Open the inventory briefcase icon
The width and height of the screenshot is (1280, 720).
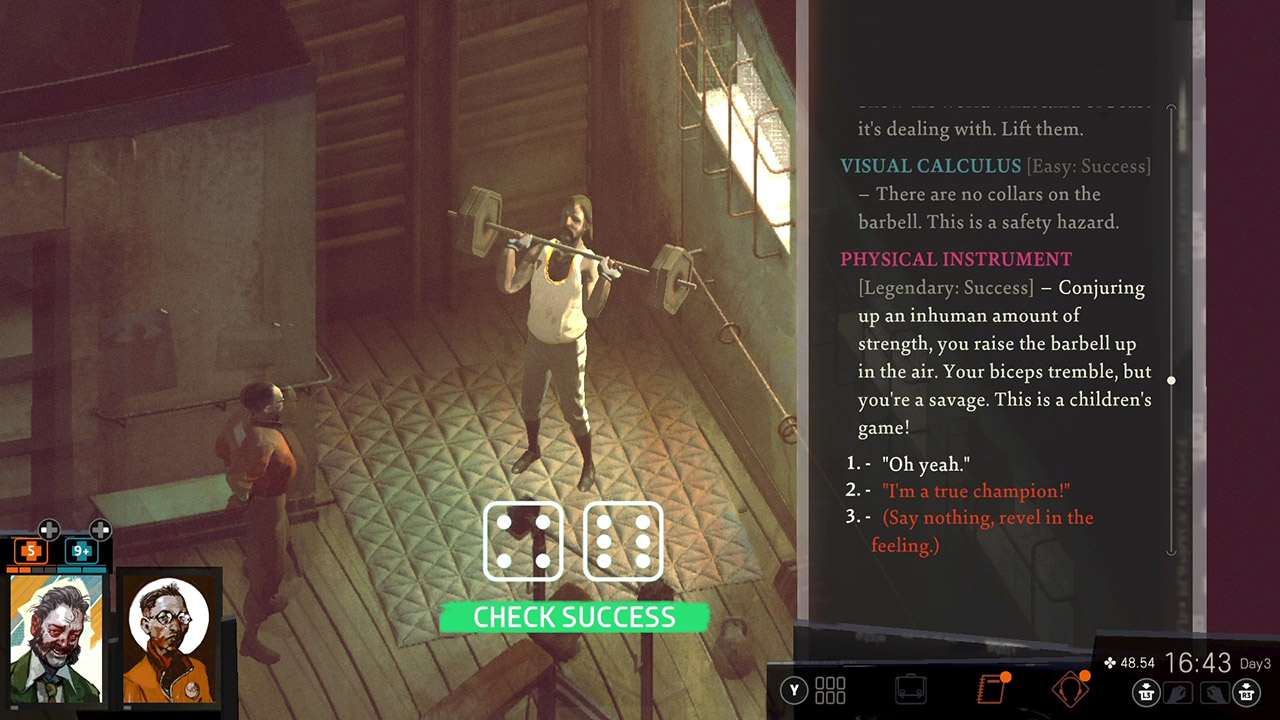[x=911, y=690]
